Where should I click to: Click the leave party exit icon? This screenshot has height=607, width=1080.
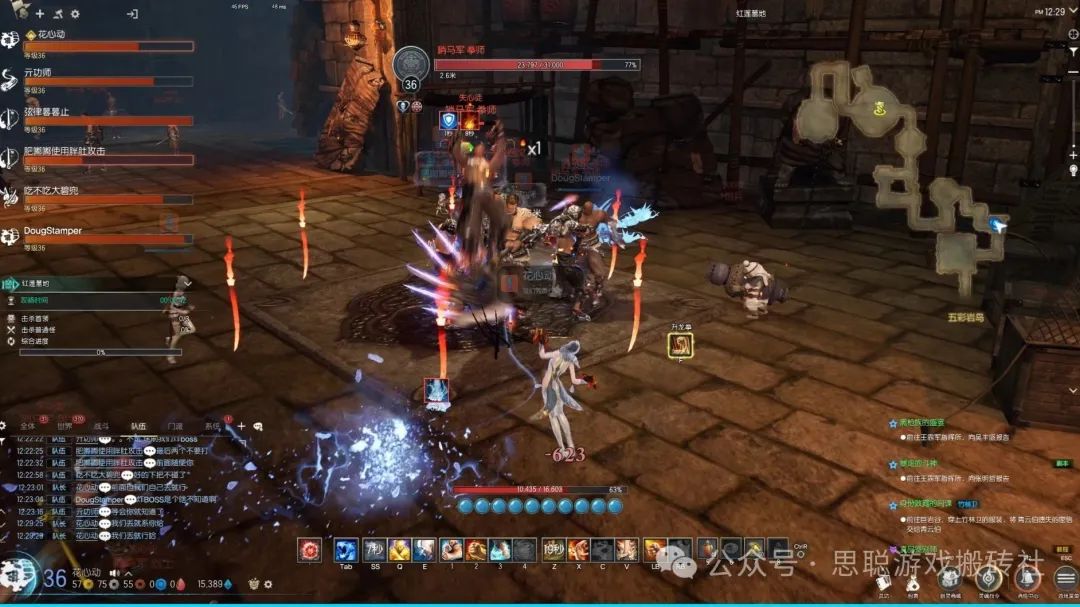click(132, 14)
